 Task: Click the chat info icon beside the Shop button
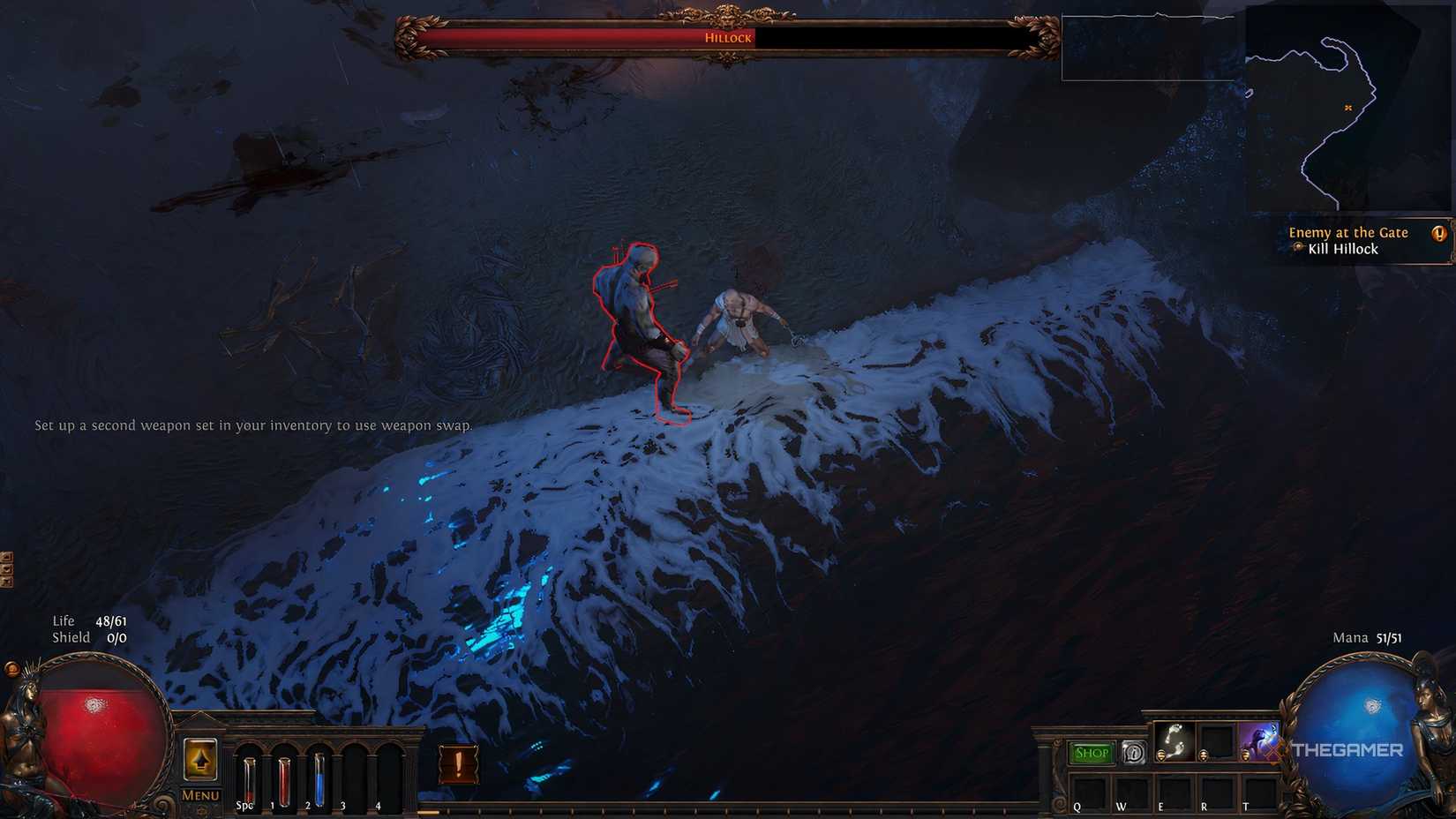[1134, 752]
